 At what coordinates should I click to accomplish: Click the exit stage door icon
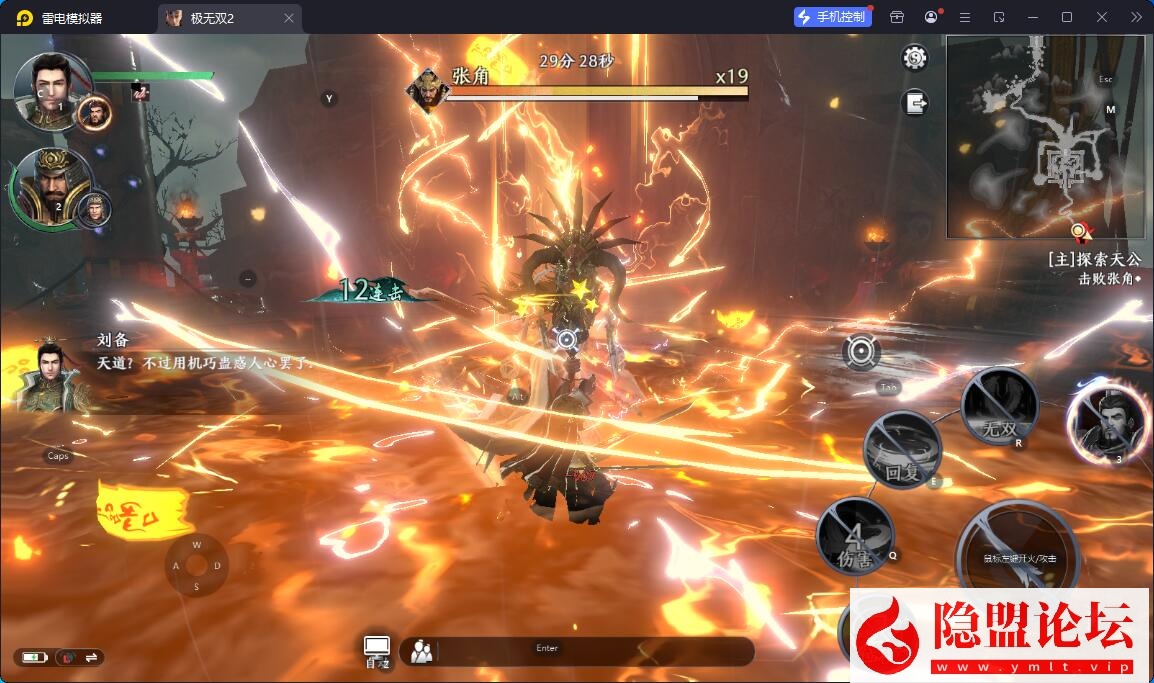(x=915, y=102)
